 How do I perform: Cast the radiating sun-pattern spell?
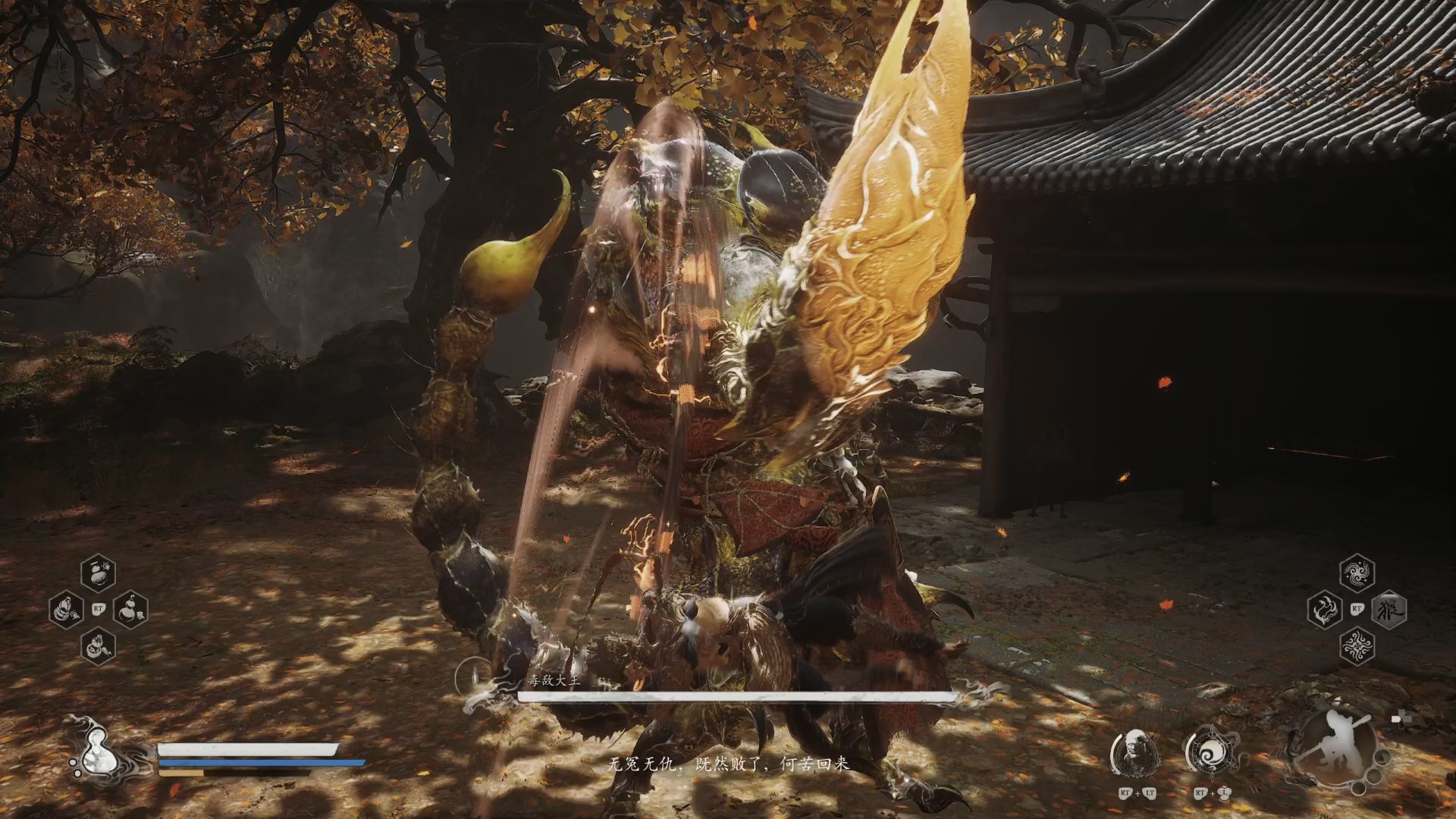pyautogui.click(x=1357, y=646)
